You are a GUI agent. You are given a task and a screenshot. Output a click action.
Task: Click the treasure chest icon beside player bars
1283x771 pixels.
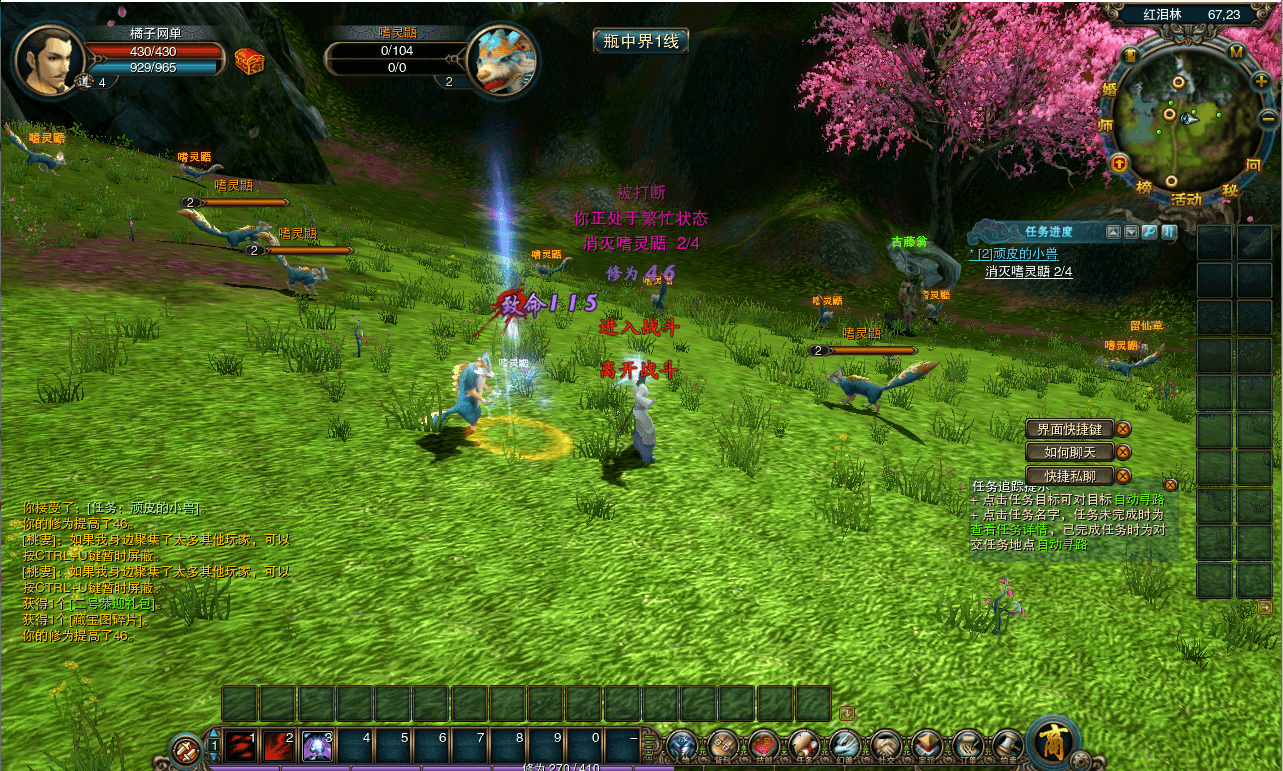(x=249, y=61)
